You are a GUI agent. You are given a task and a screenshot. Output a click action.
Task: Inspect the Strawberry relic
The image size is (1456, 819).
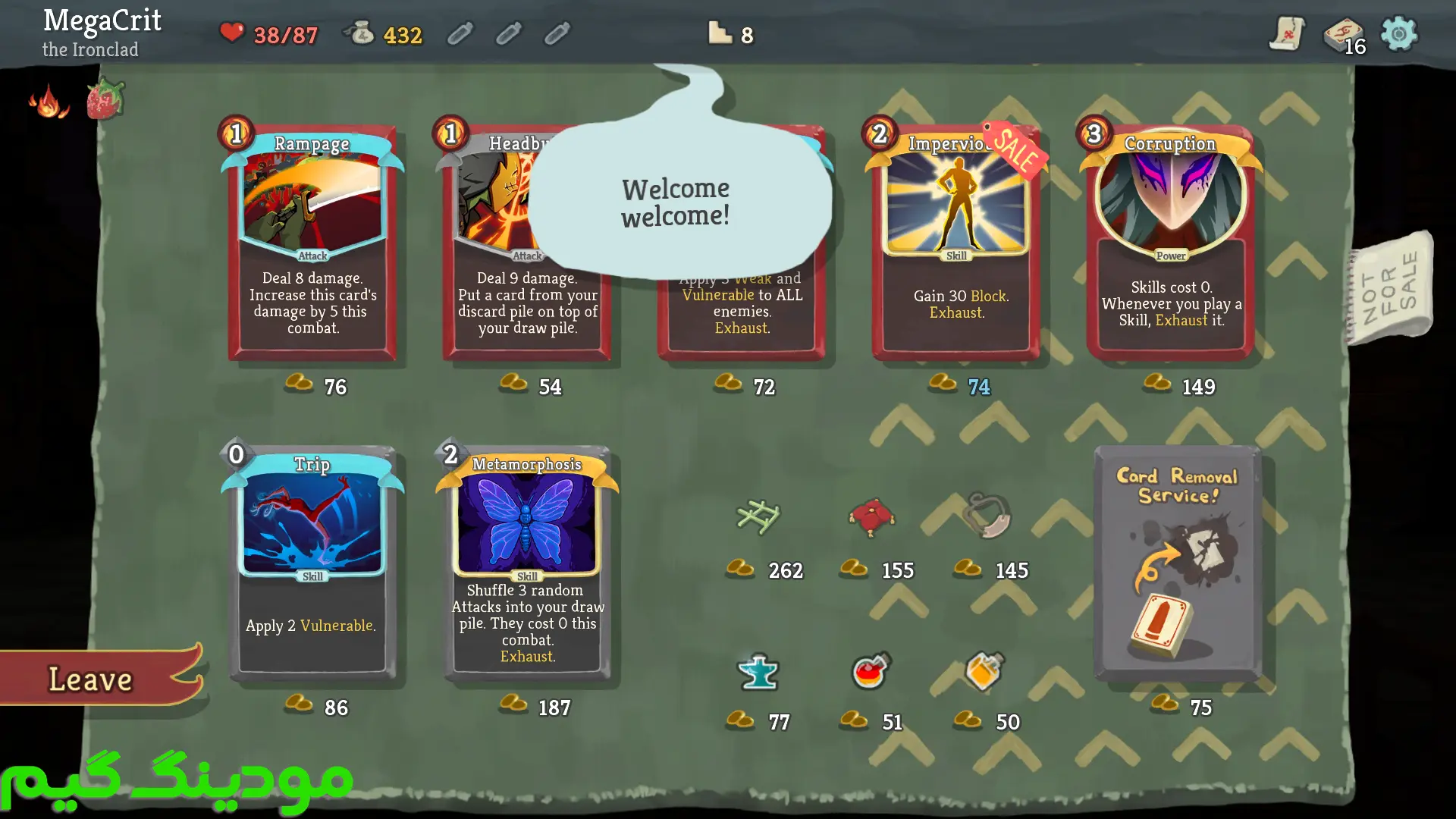[105, 99]
